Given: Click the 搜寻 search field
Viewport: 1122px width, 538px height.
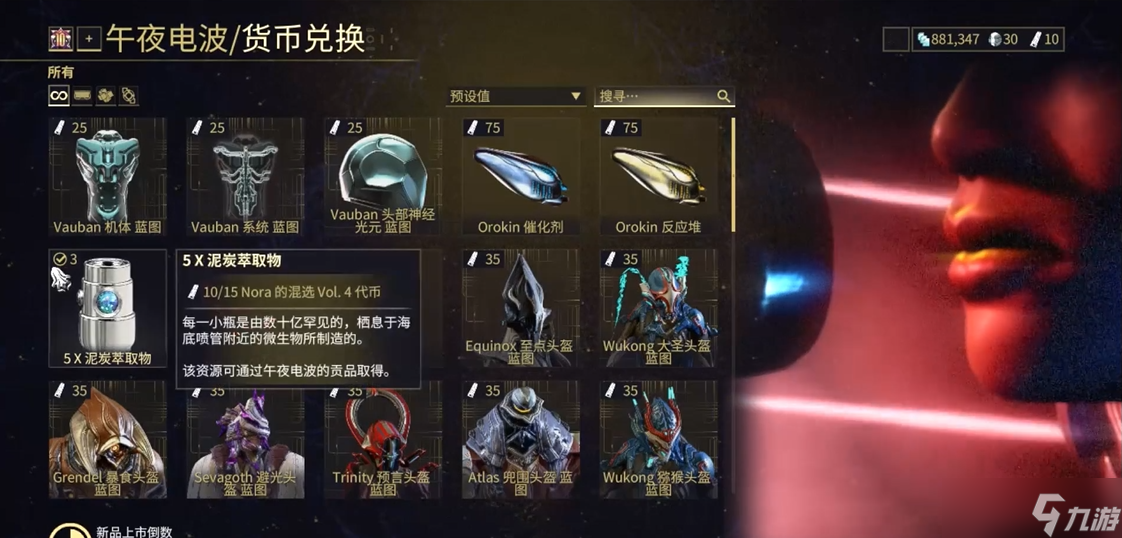Looking at the screenshot, I should (x=656, y=96).
